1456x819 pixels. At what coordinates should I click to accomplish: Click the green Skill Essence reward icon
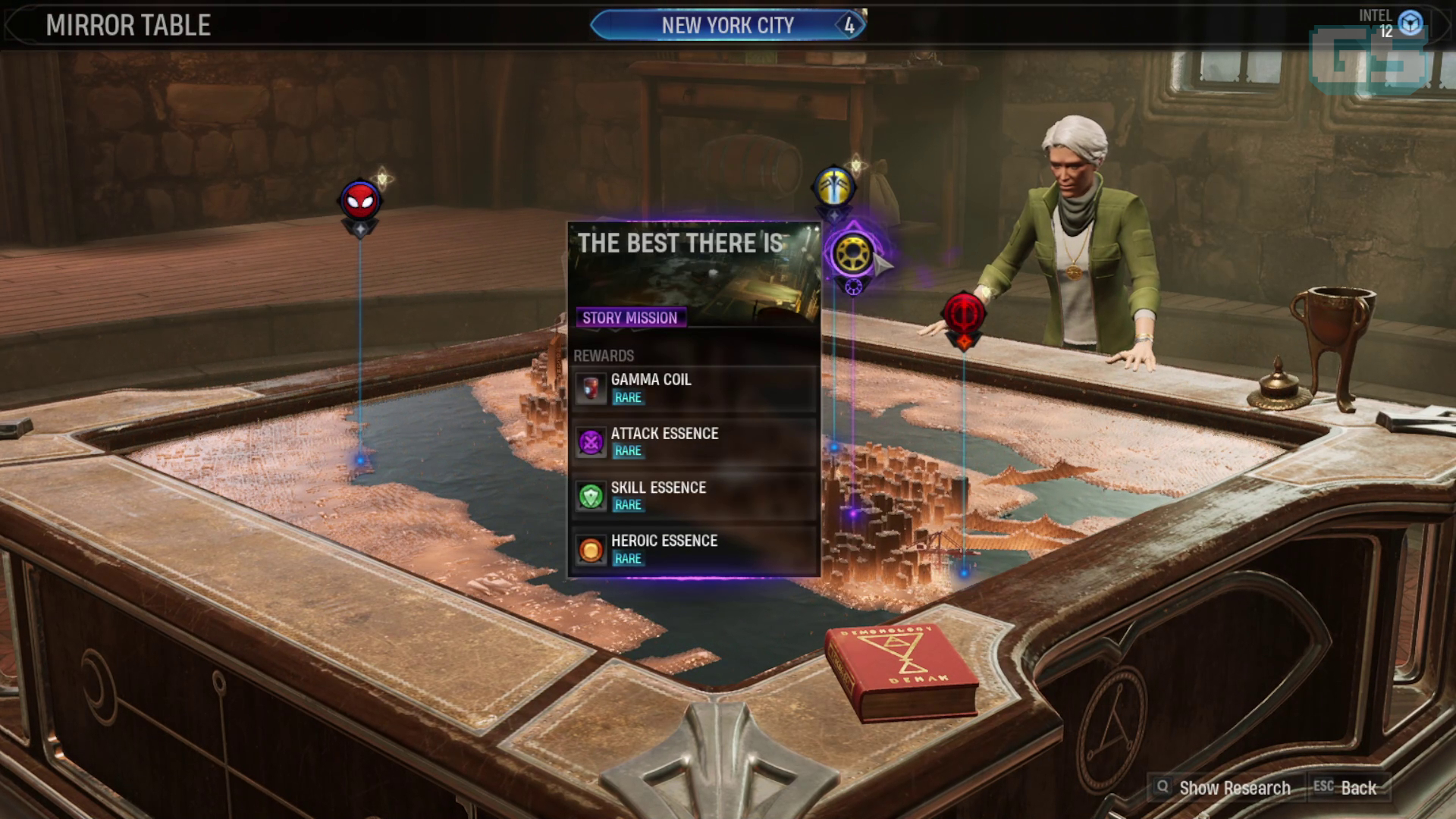[x=590, y=495]
